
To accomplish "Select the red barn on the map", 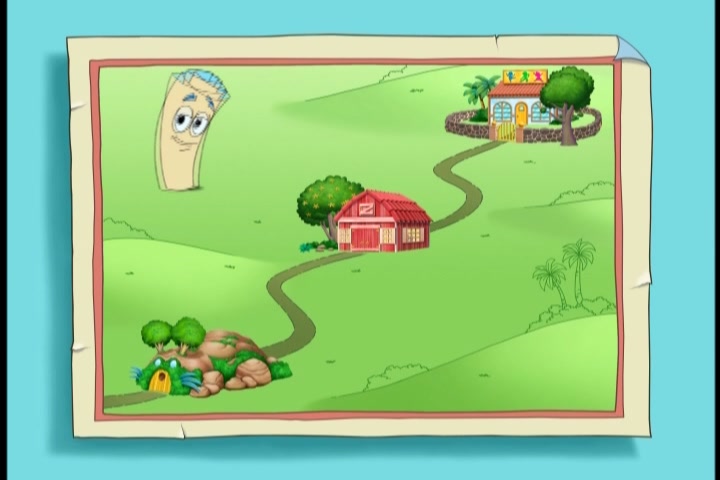I will click(382, 221).
